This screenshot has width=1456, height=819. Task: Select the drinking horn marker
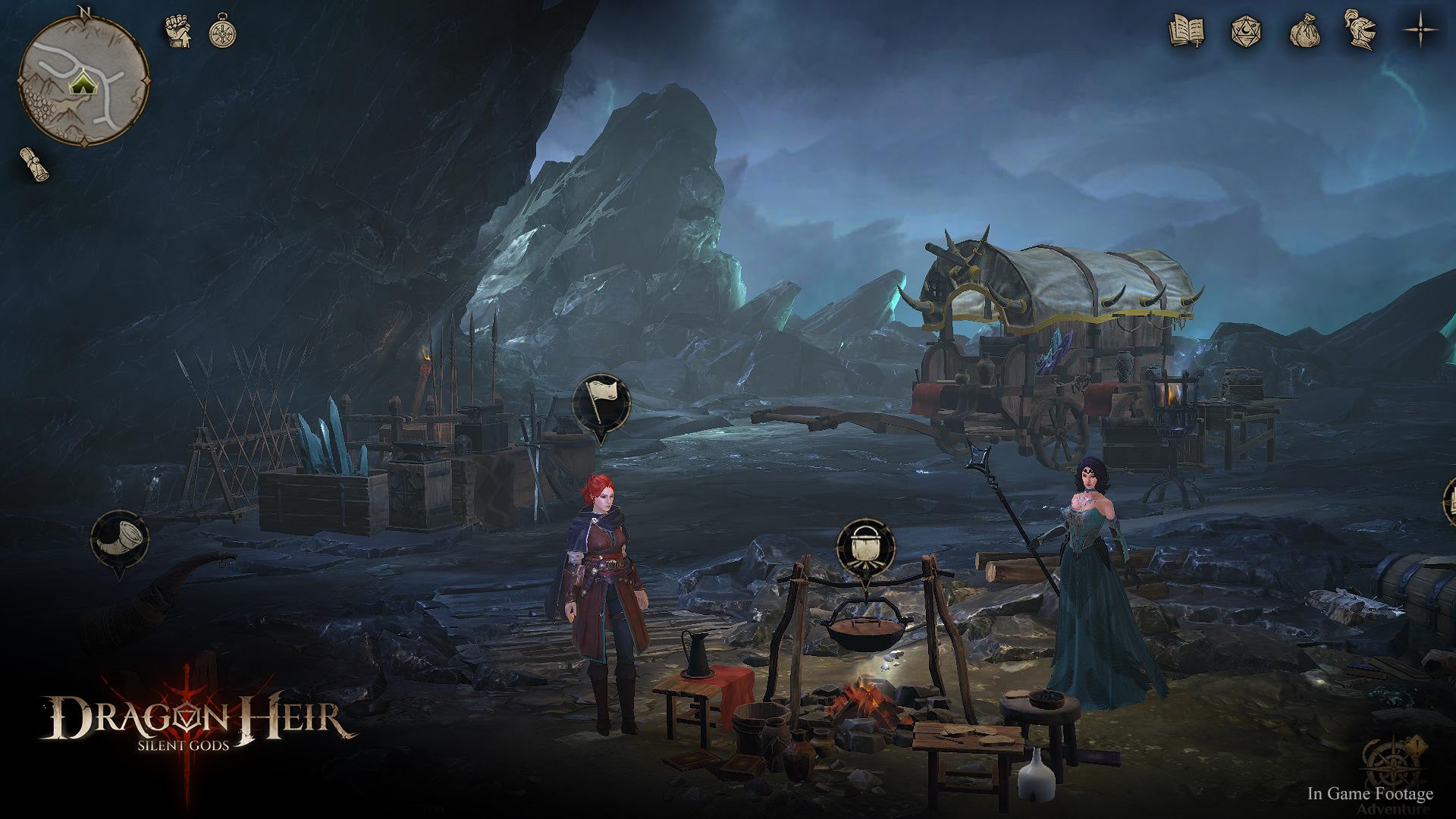tap(119, 538)
